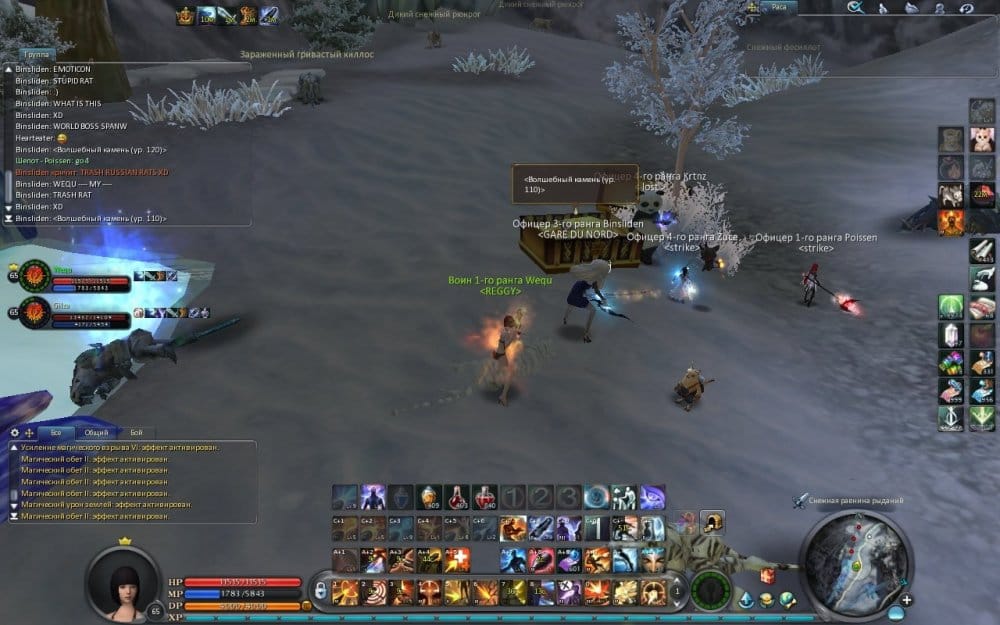
Task: Toggle the quickbar lock icon
Action: (321, 591)
